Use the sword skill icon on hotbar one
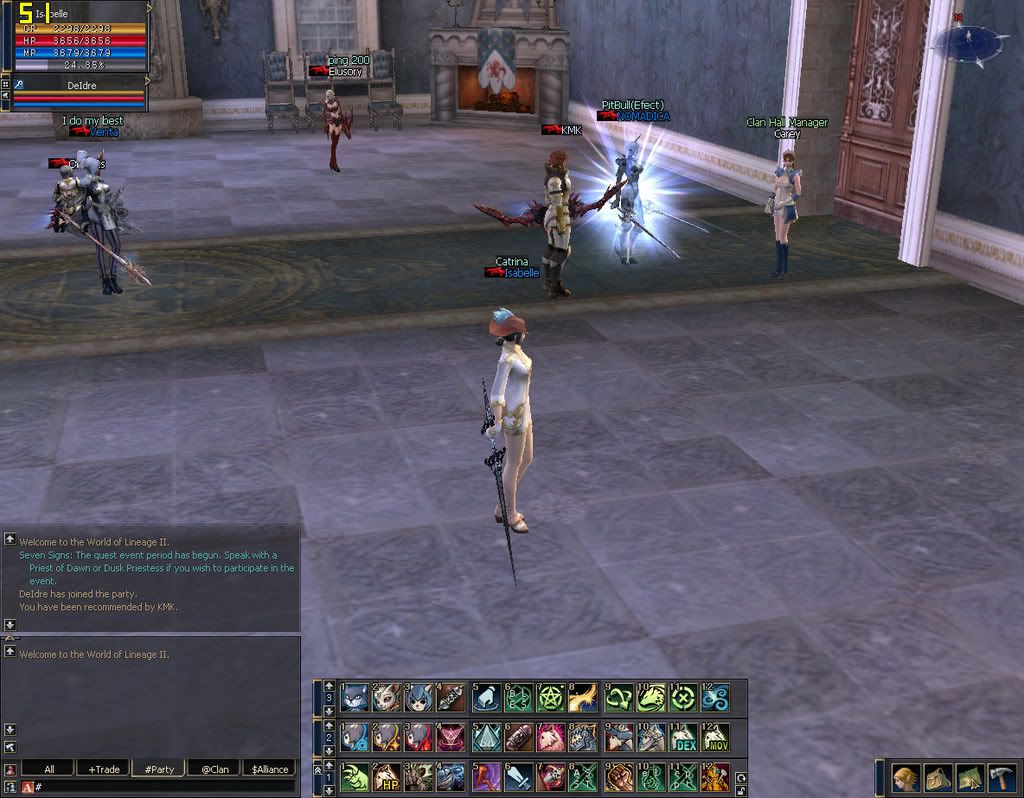Viewport: 1024px width, 798px height. [518, 777]
